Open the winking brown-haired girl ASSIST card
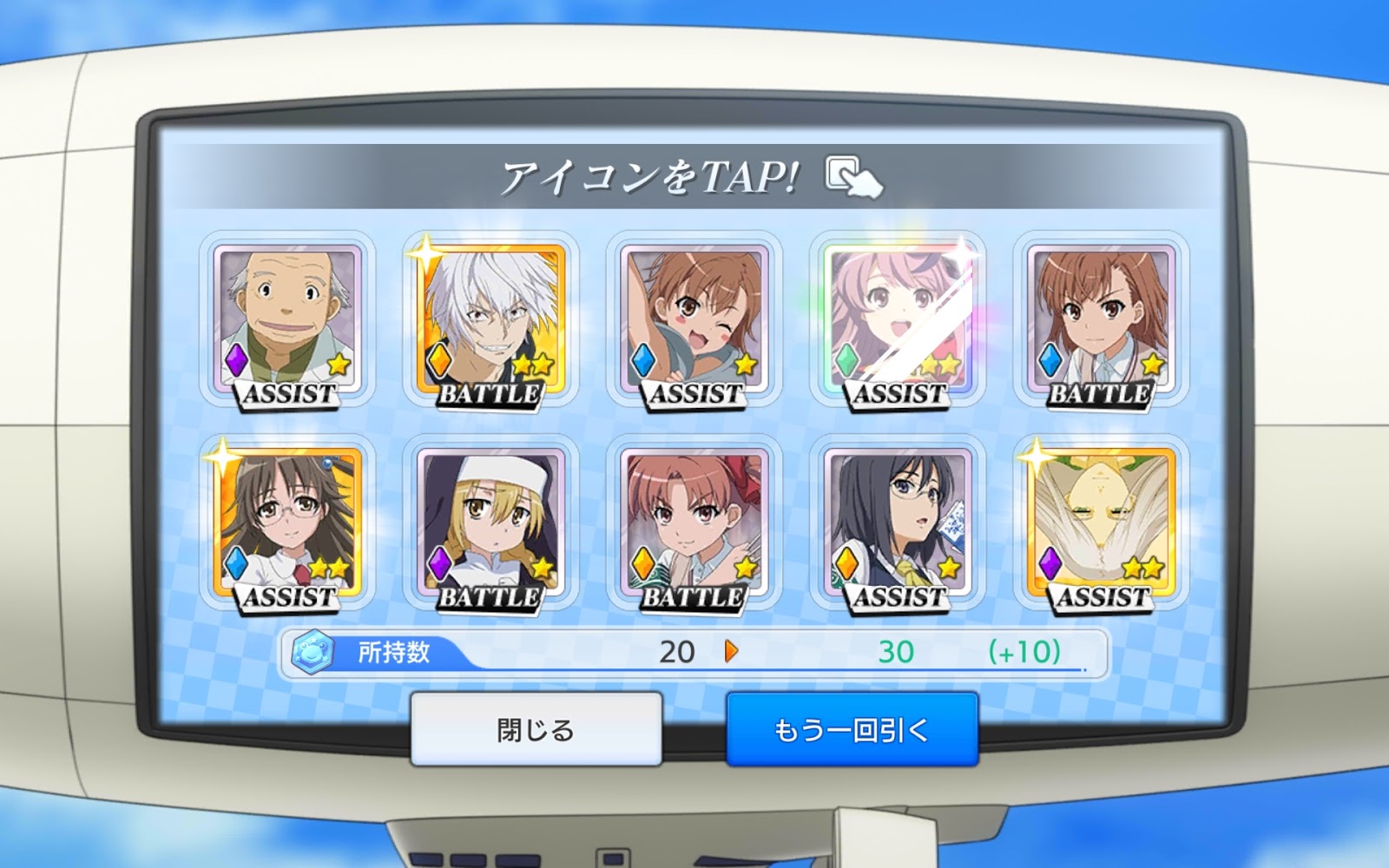The image size is (1389, 868). (694, 319)
